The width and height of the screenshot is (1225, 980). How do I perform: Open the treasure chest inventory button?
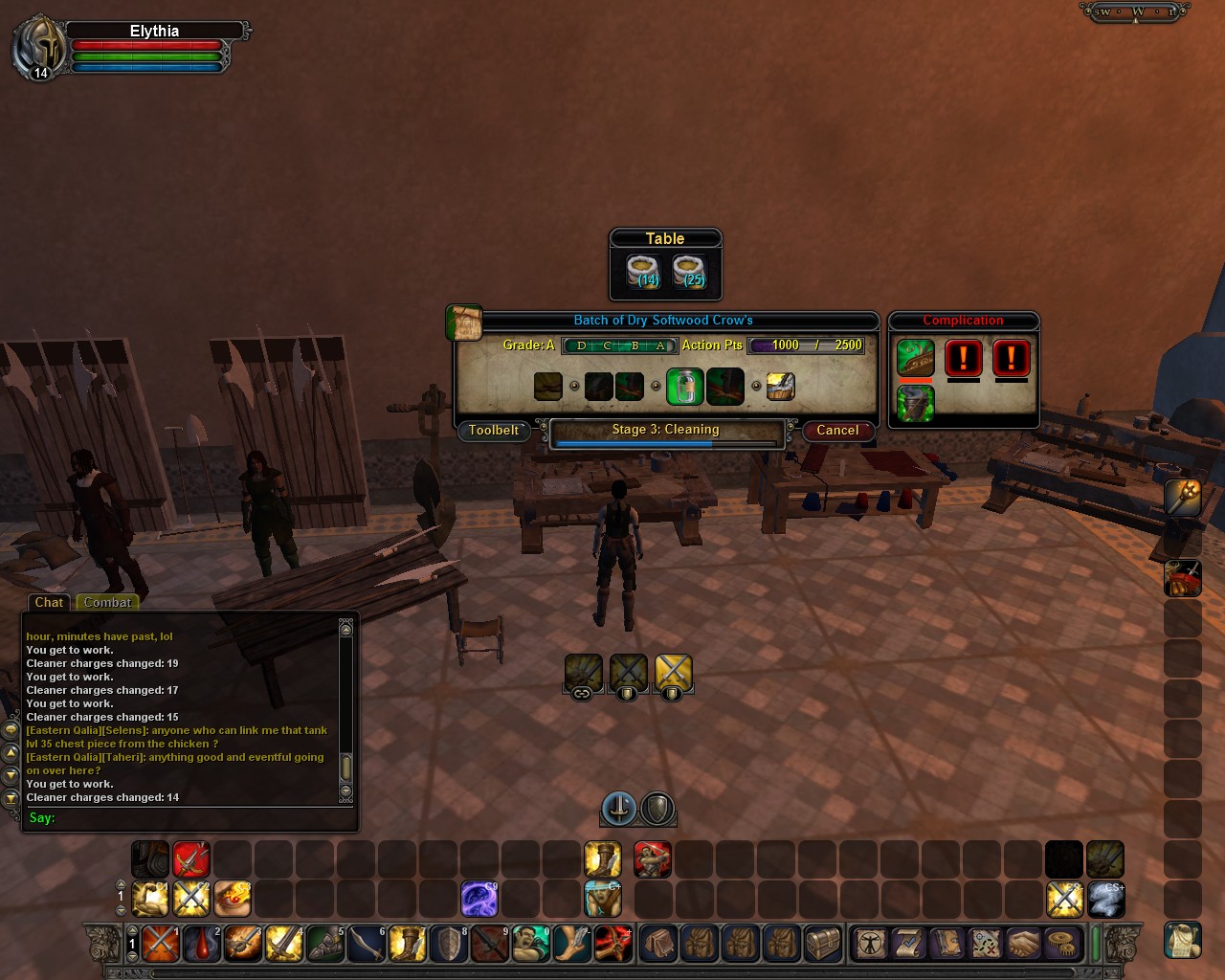point(822,944)
